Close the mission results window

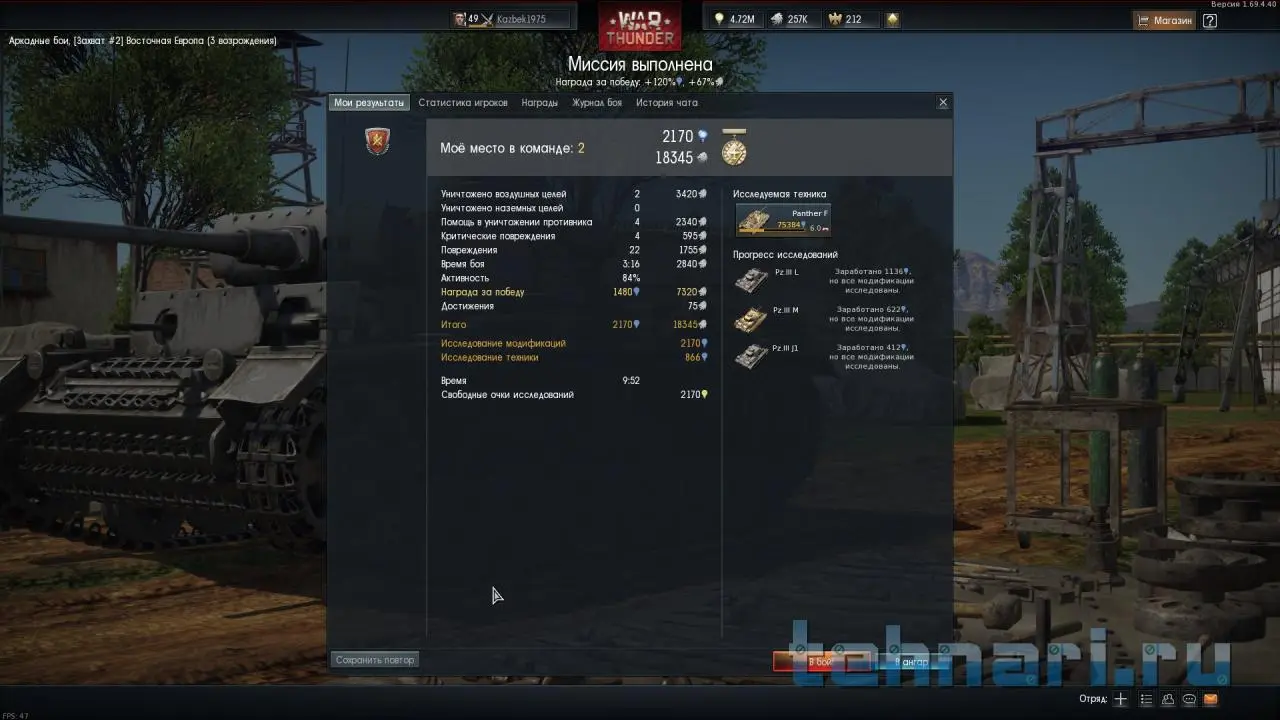[x=943, y=103]
